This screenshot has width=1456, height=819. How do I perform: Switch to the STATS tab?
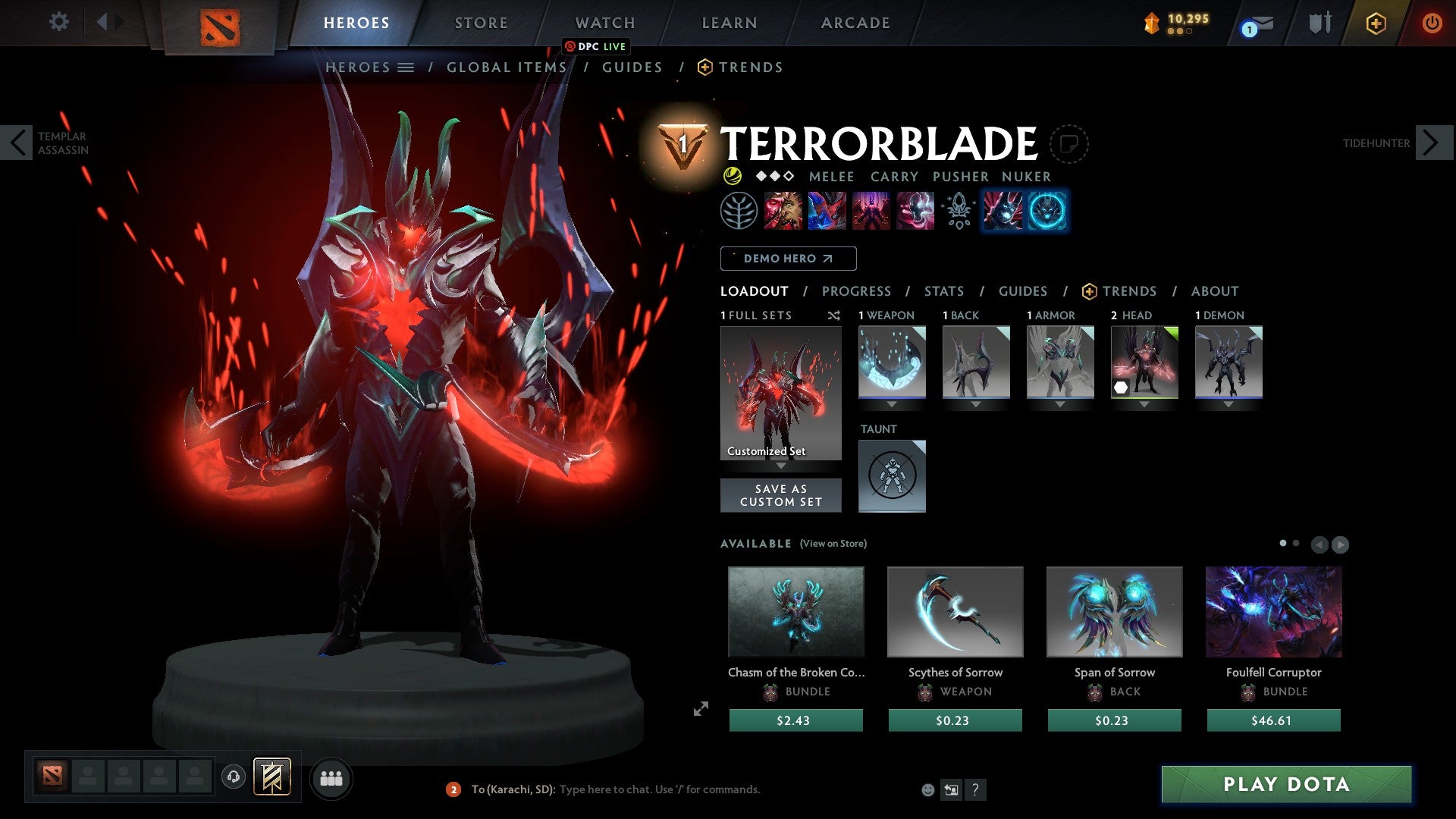pos(943,291)
